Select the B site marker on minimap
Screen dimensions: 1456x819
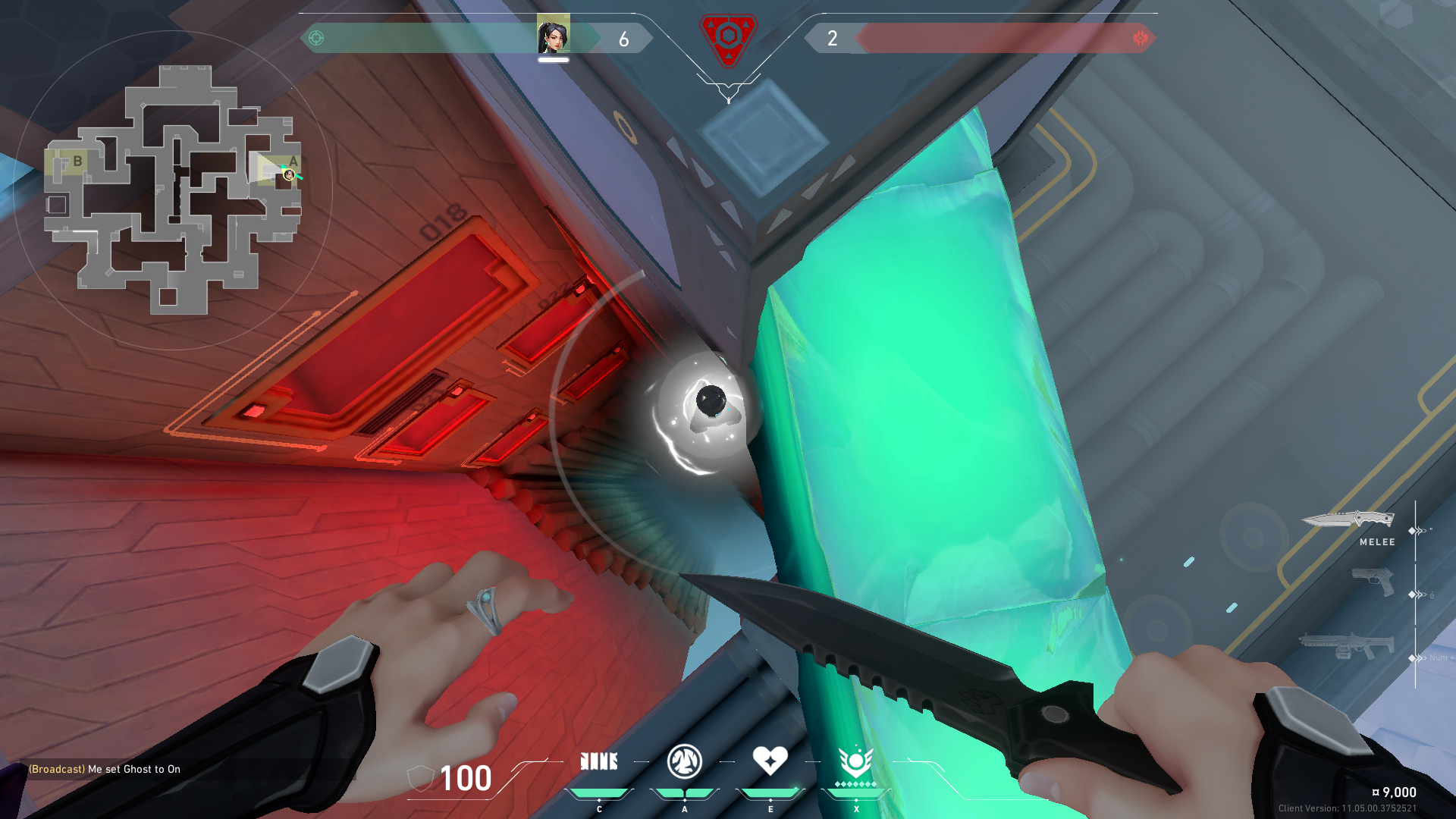(x=77, y=162)
